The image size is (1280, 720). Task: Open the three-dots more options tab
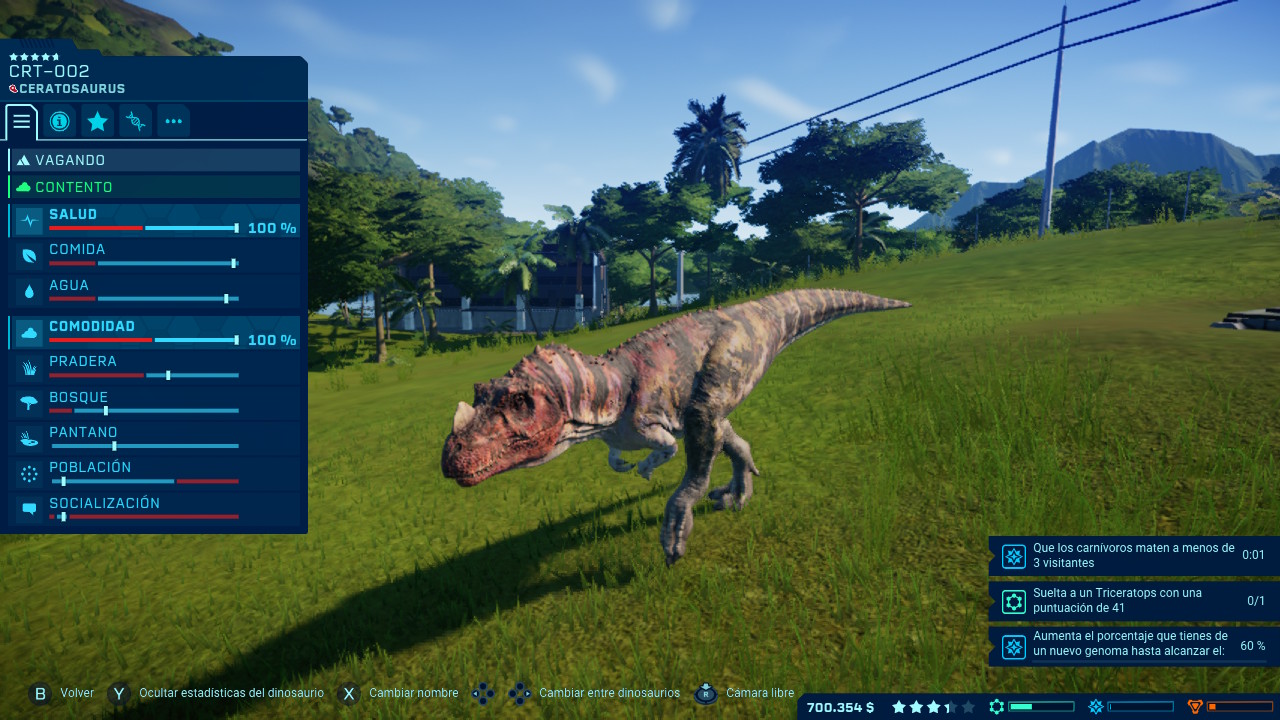click(x=173, y=122)
